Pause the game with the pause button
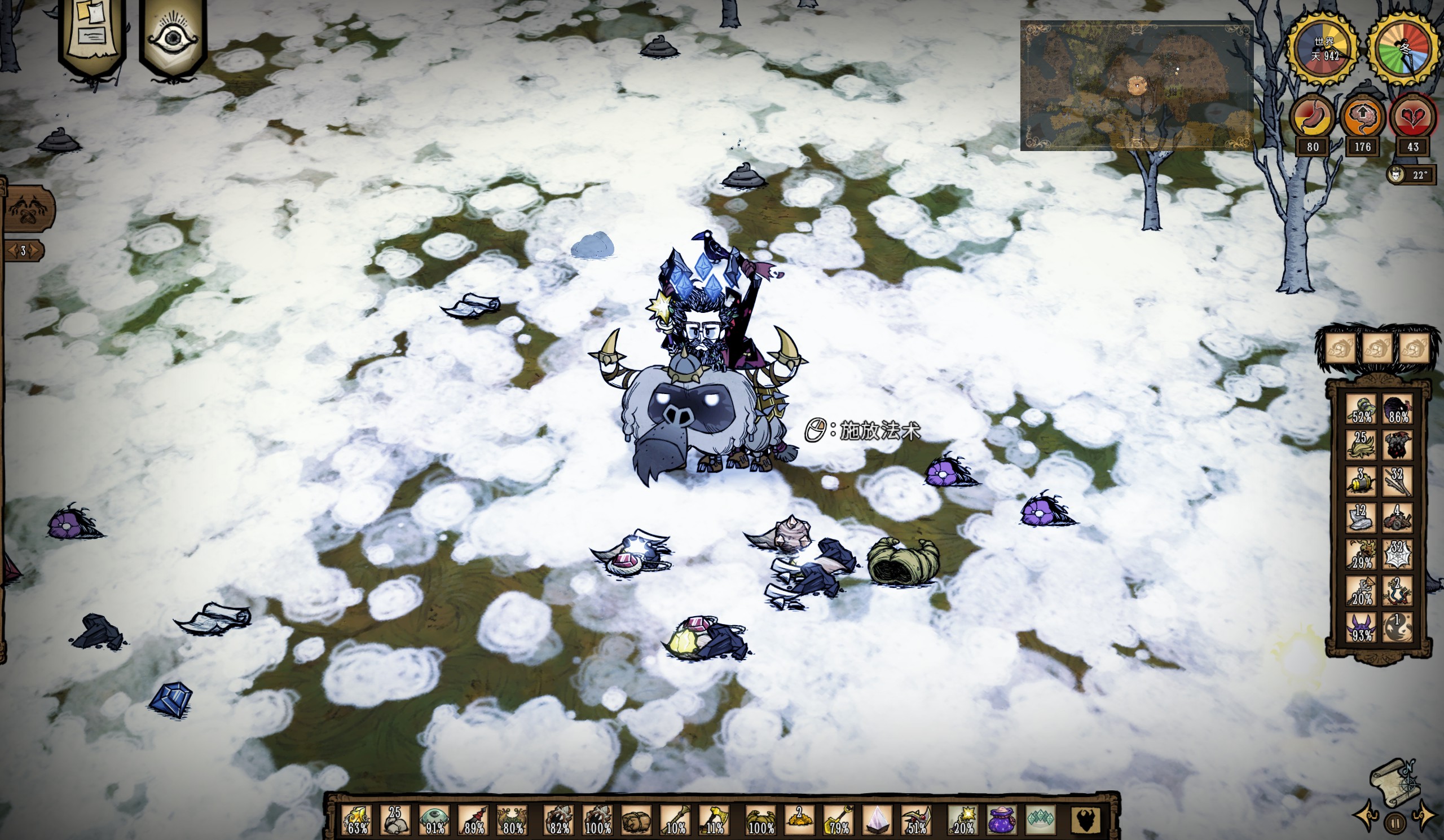This screenshot has width=1444, height=840. [1395, 824]
